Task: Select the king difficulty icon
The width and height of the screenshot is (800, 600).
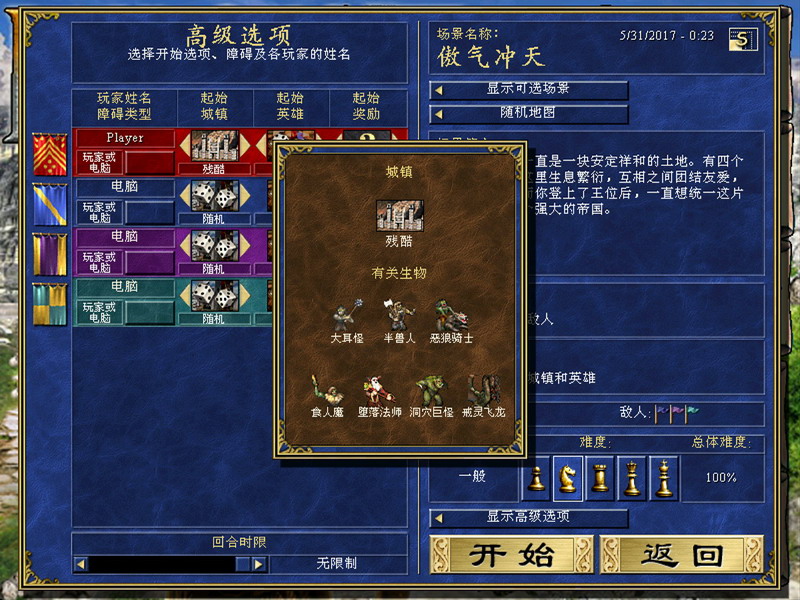Action: tap(664, 478)
